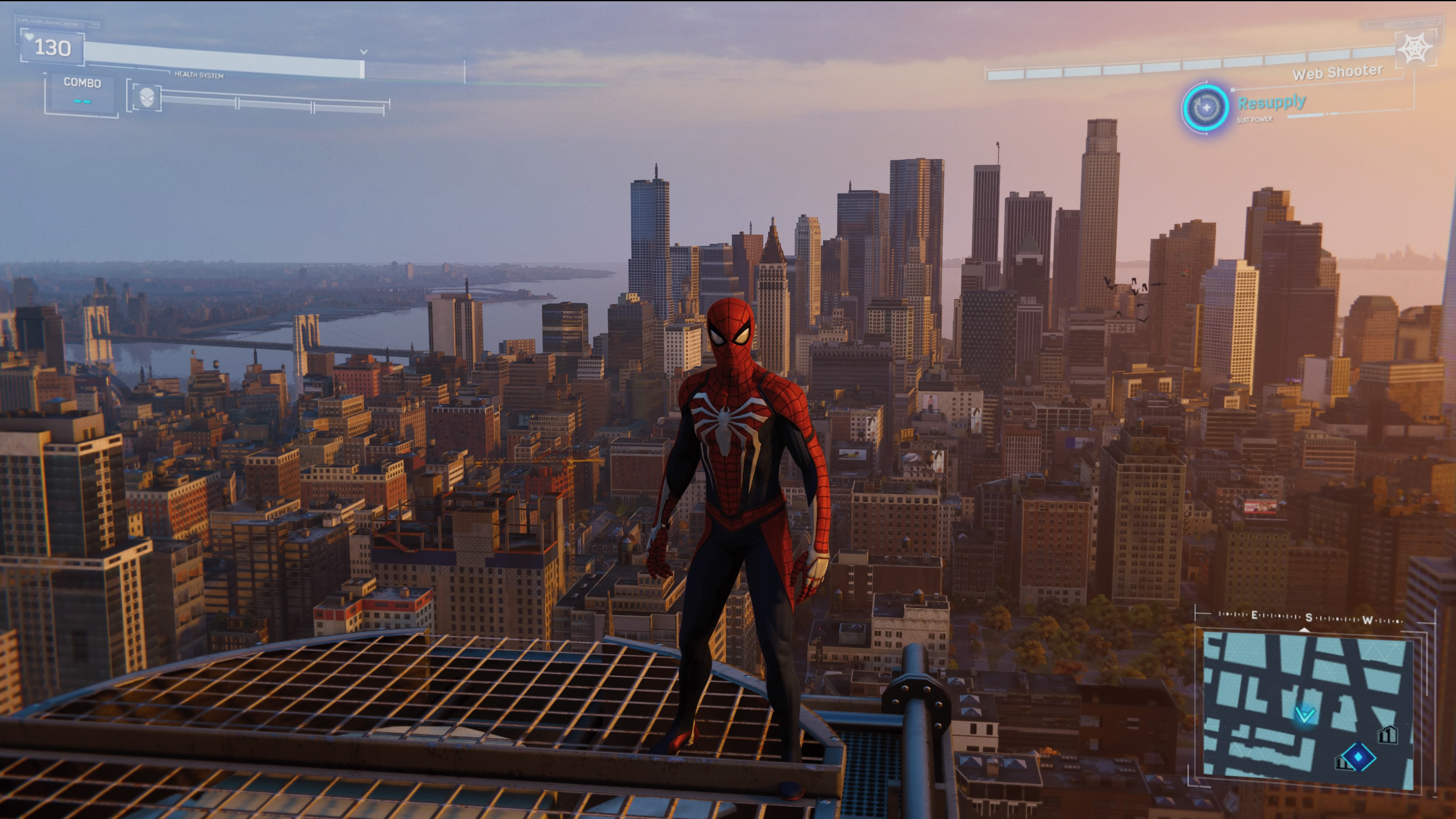Click the player arrow on the minimap

[1305, 715]
